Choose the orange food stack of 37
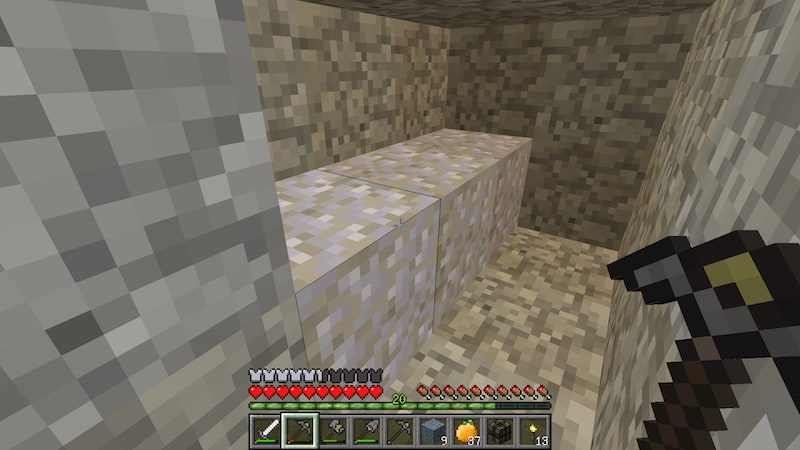This screenshot has width=800, height=450. [x=466, y=431]
